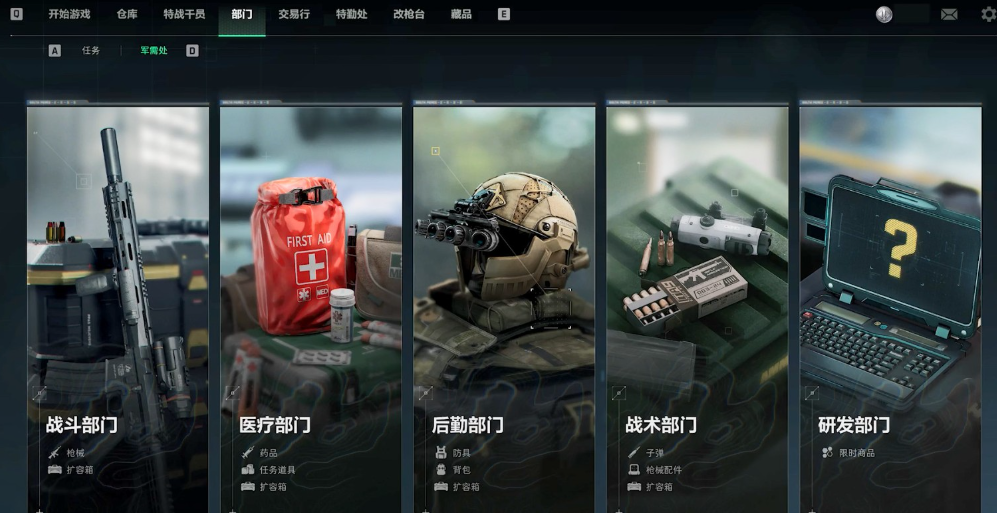Screen dimensions: 997x513
Task: Open the mail envelope icon
Action: coord(949,15)
